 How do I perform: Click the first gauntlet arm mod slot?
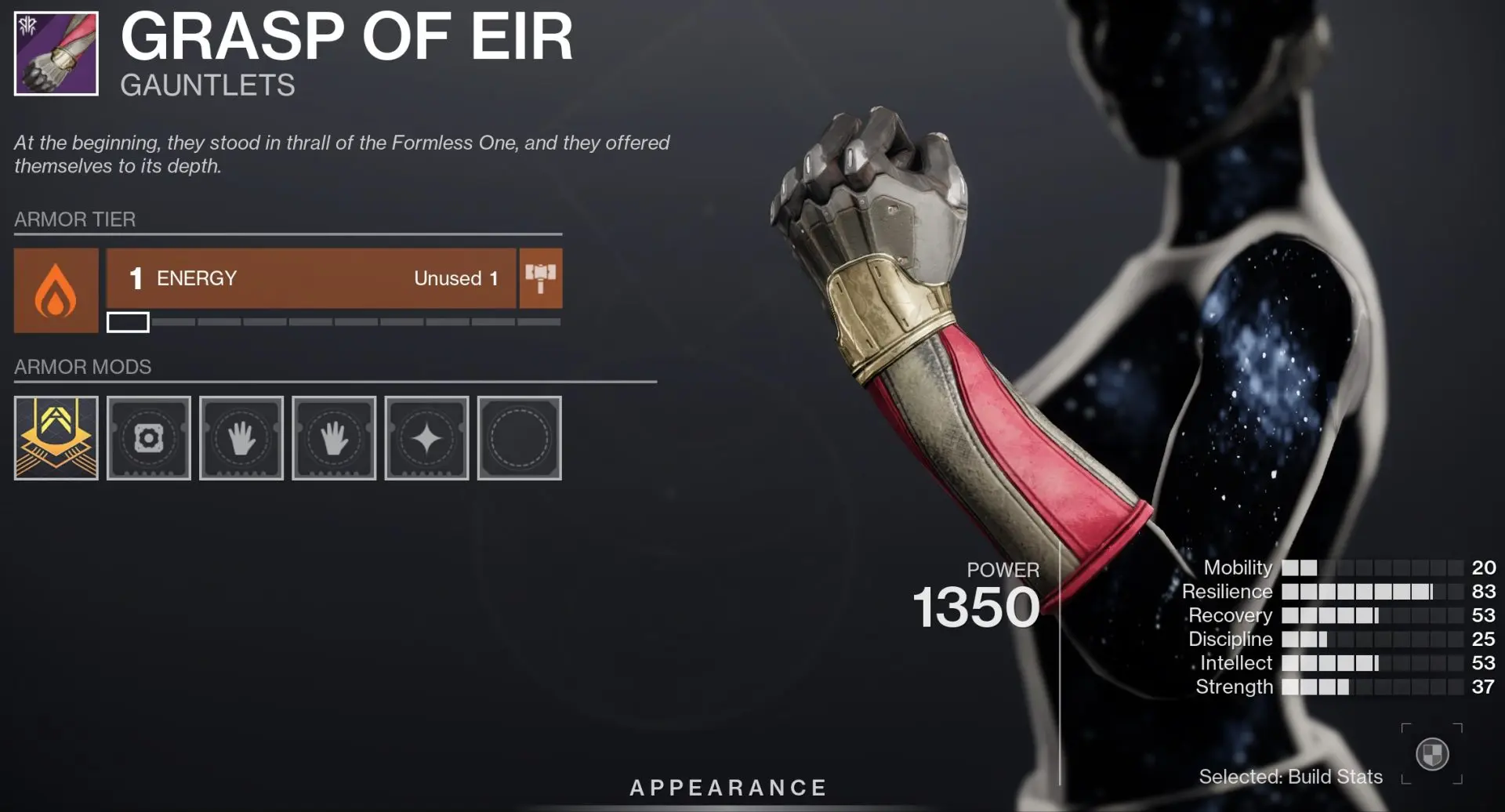(241, 438)
